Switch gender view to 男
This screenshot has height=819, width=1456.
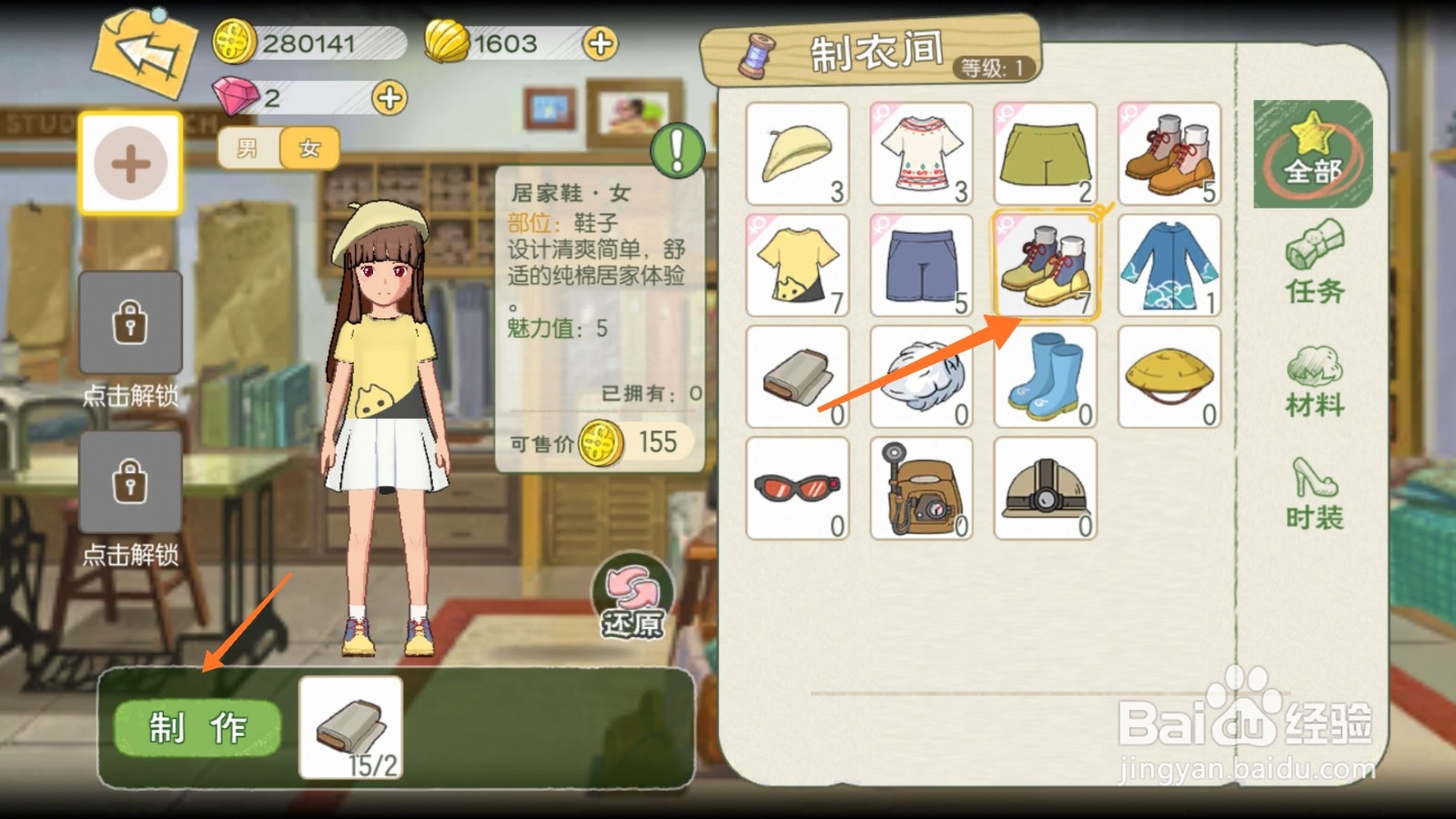click(246, 148)
